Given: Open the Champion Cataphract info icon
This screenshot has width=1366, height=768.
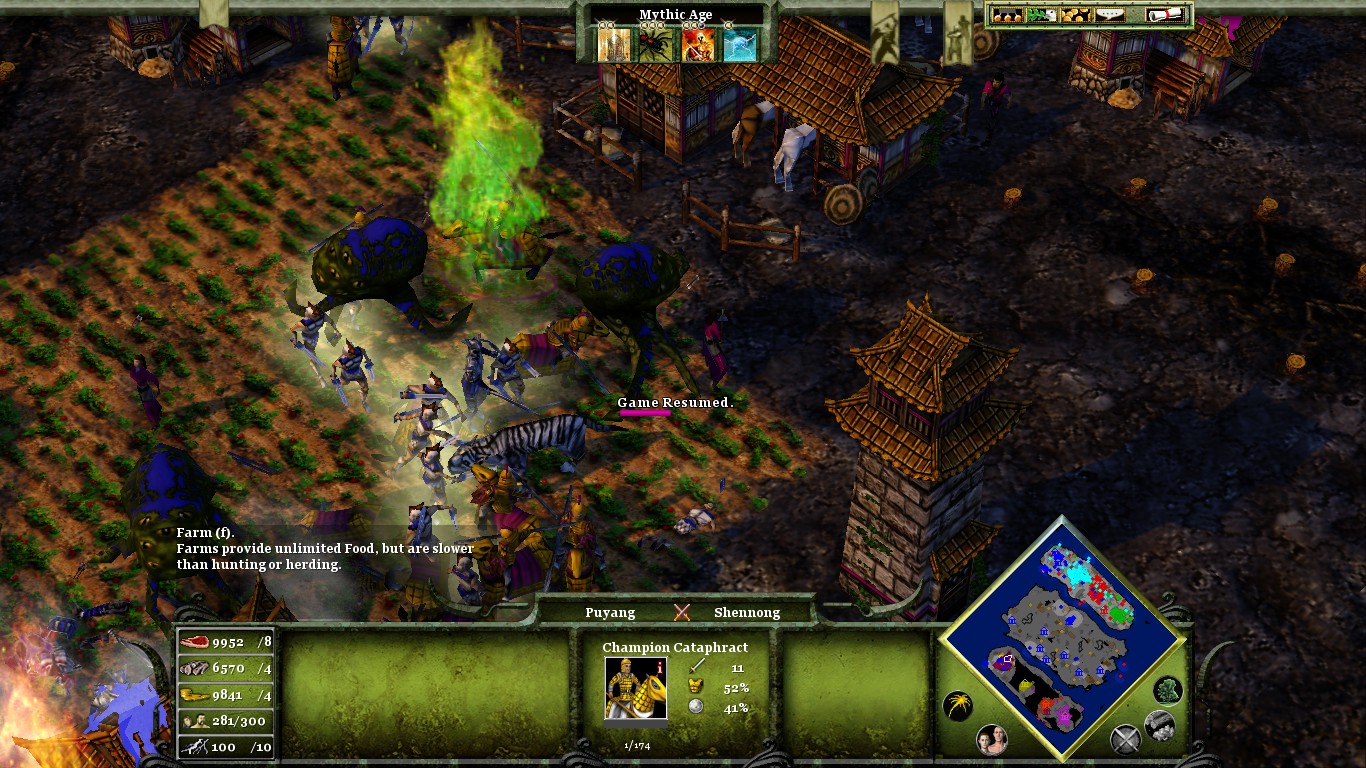Looking at the screenshot, I should 659,668.
